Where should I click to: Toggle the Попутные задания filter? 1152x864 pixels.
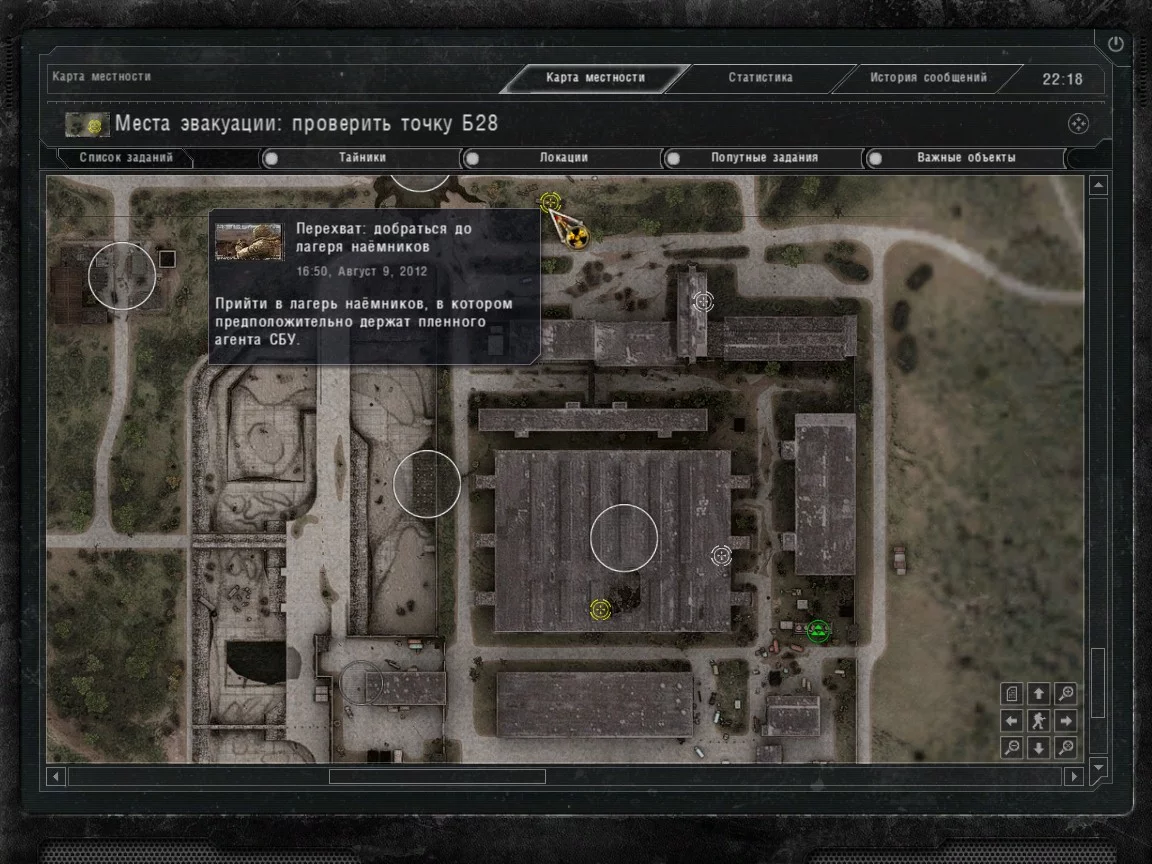[x=764, y=158]
